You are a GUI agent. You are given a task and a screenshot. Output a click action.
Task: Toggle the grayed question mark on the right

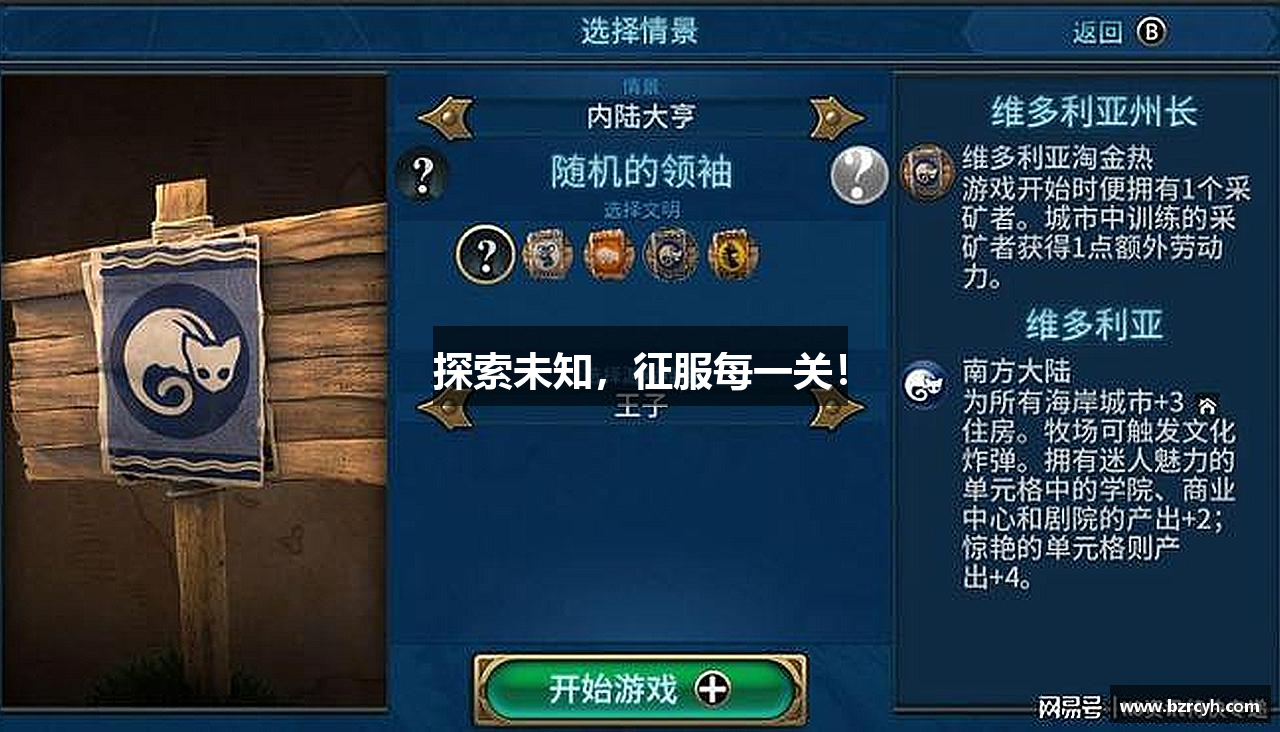point(857,174)
